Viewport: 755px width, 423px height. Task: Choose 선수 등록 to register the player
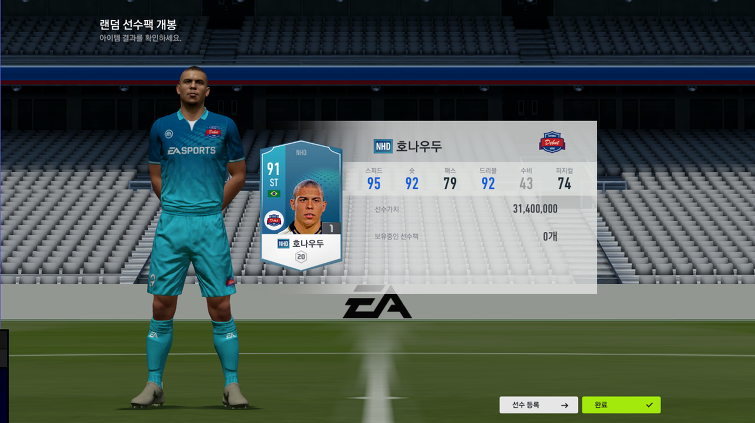[538, 405]
